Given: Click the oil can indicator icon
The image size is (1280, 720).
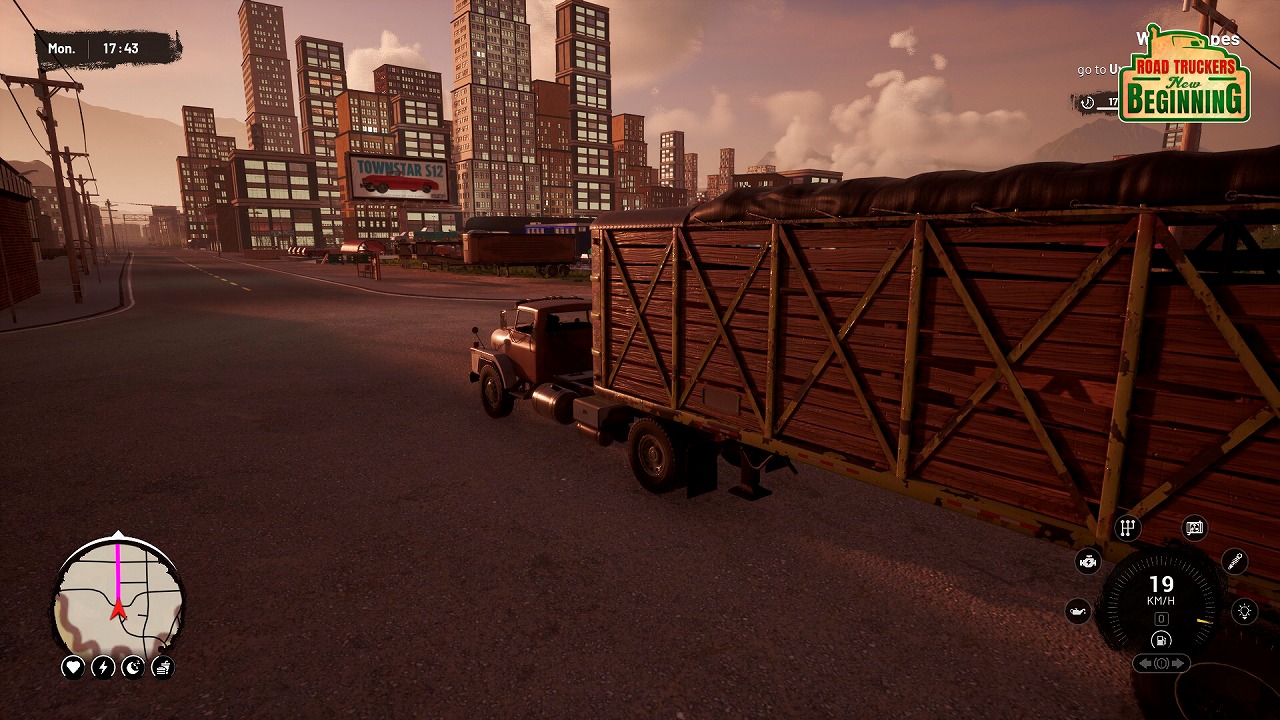Looking at the screenshot, I should 1078,611.
